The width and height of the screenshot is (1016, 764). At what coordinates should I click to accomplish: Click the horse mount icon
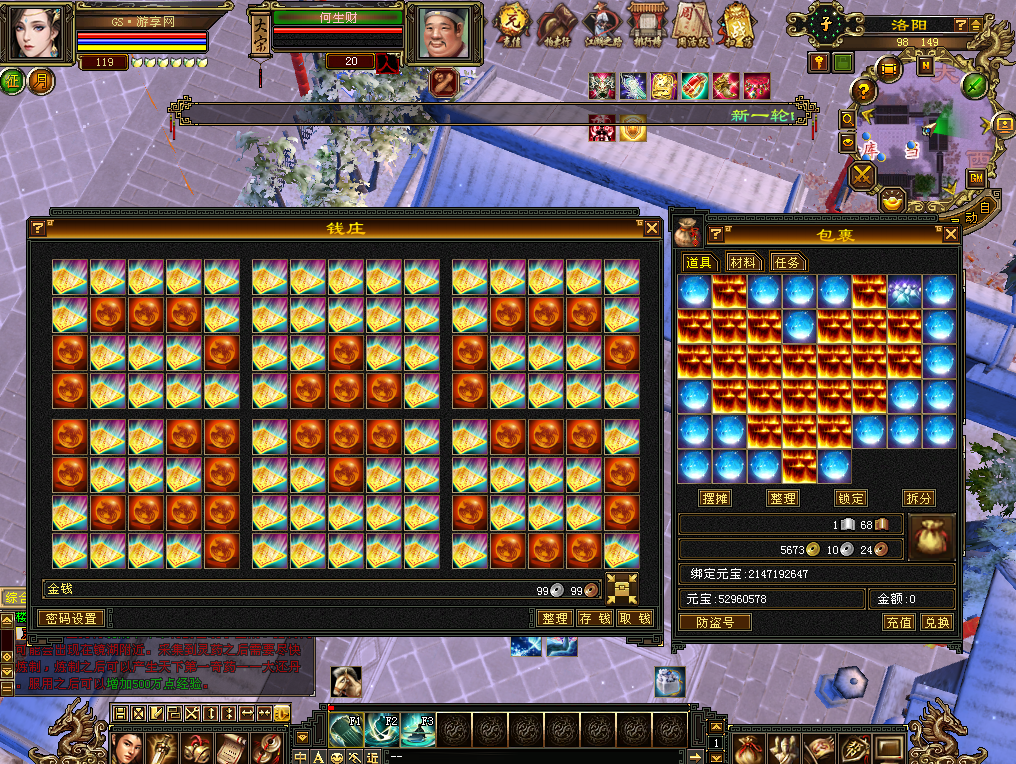point(346,680)
